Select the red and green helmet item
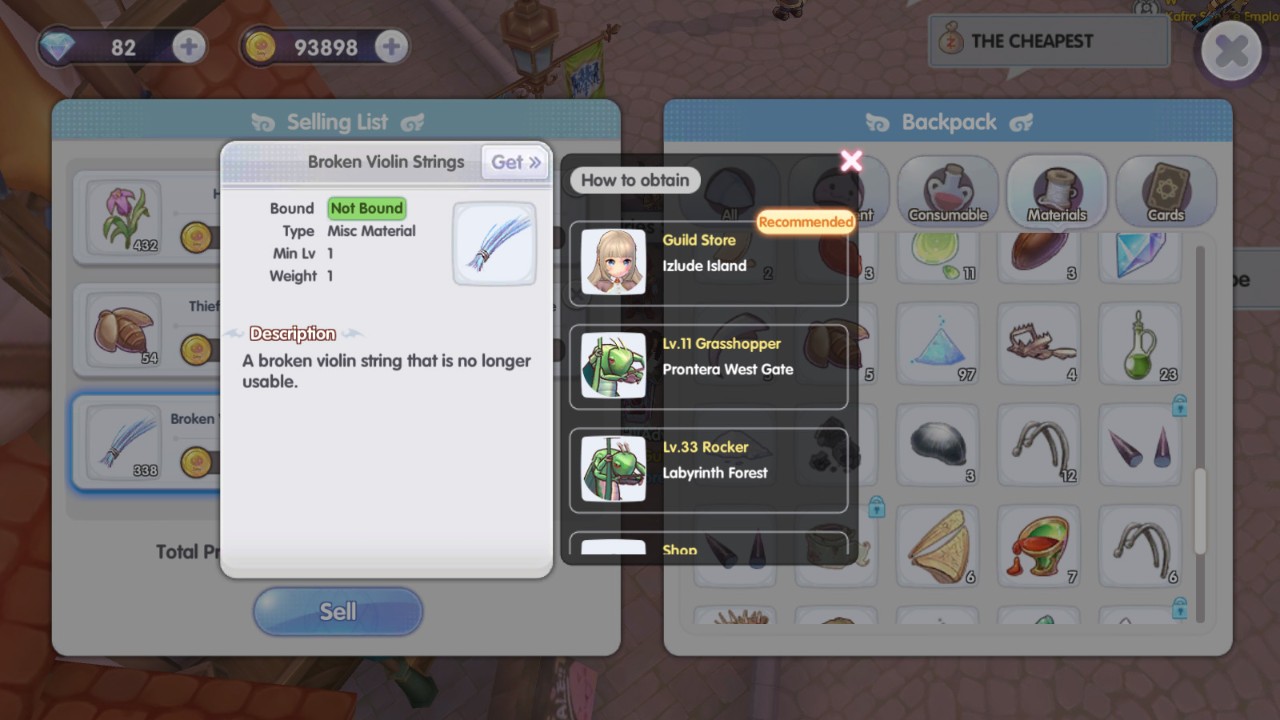 [1038, 546]
